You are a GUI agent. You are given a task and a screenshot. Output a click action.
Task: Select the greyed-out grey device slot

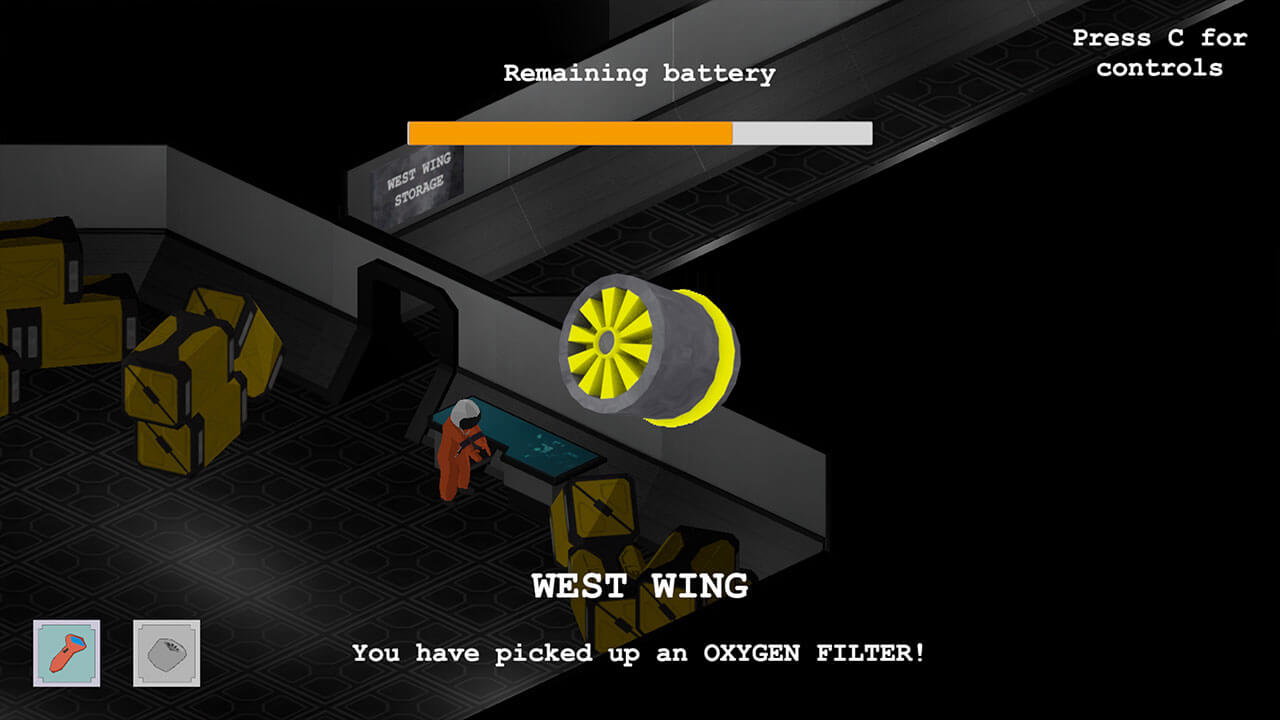[x=166, y=653]
